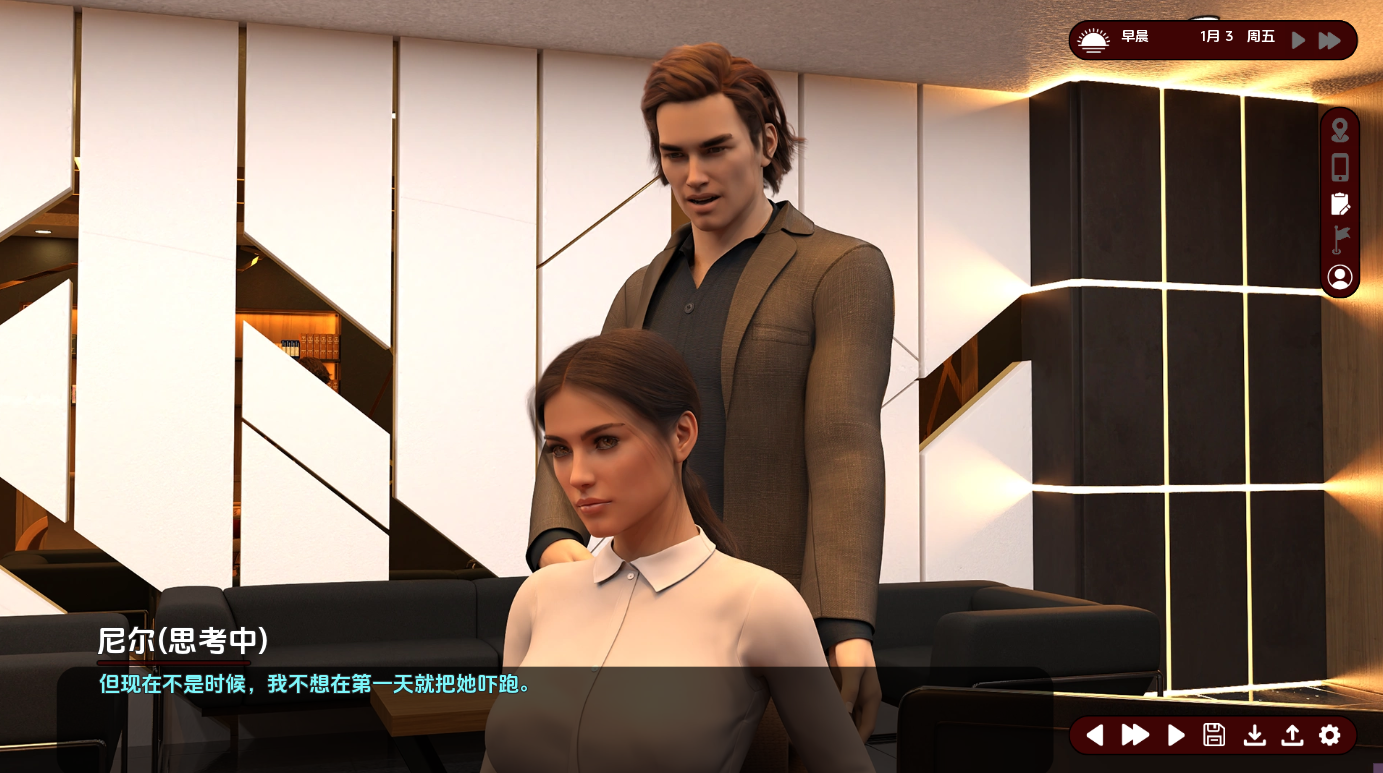Go back using the left rewind arrow

pos(1095,735)
